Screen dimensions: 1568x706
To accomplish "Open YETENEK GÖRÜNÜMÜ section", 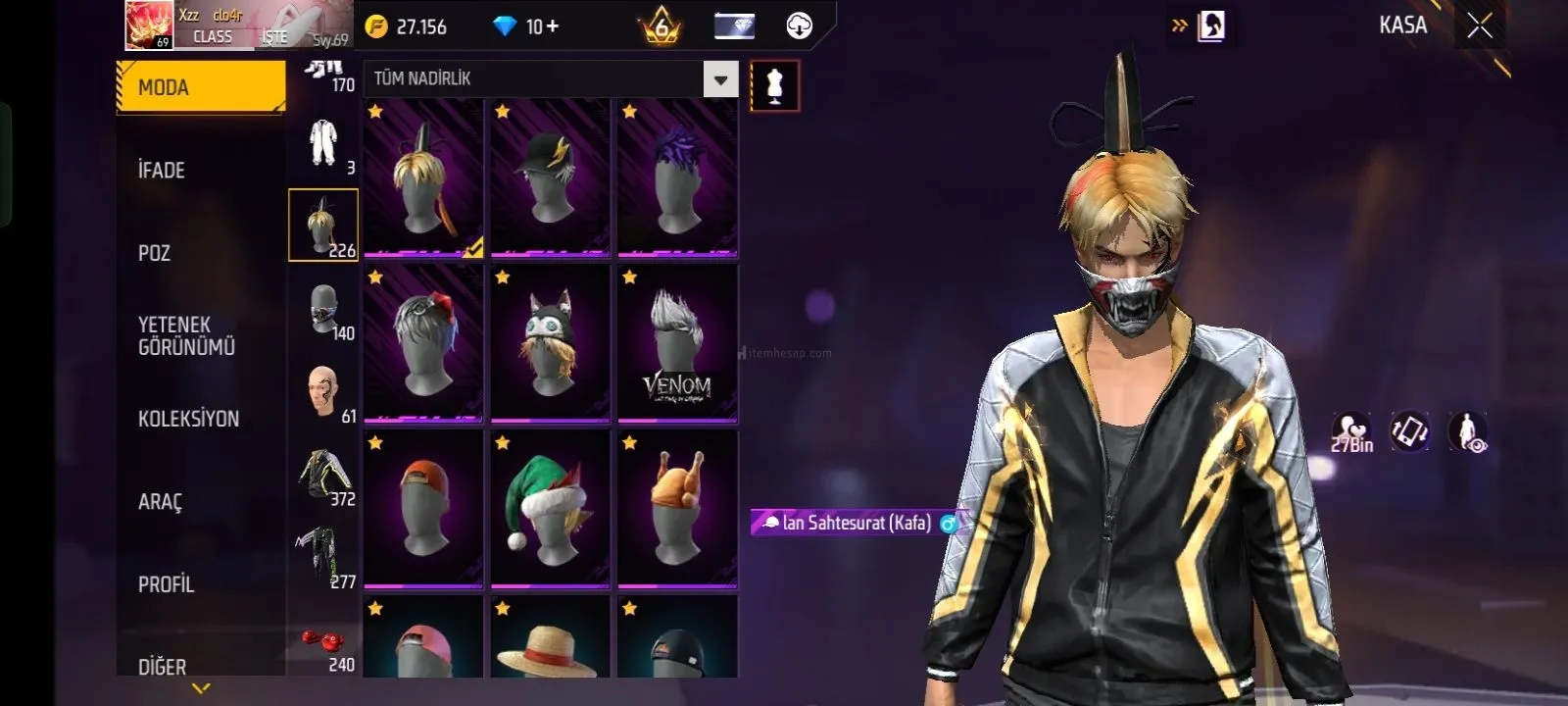I will 186,335.
